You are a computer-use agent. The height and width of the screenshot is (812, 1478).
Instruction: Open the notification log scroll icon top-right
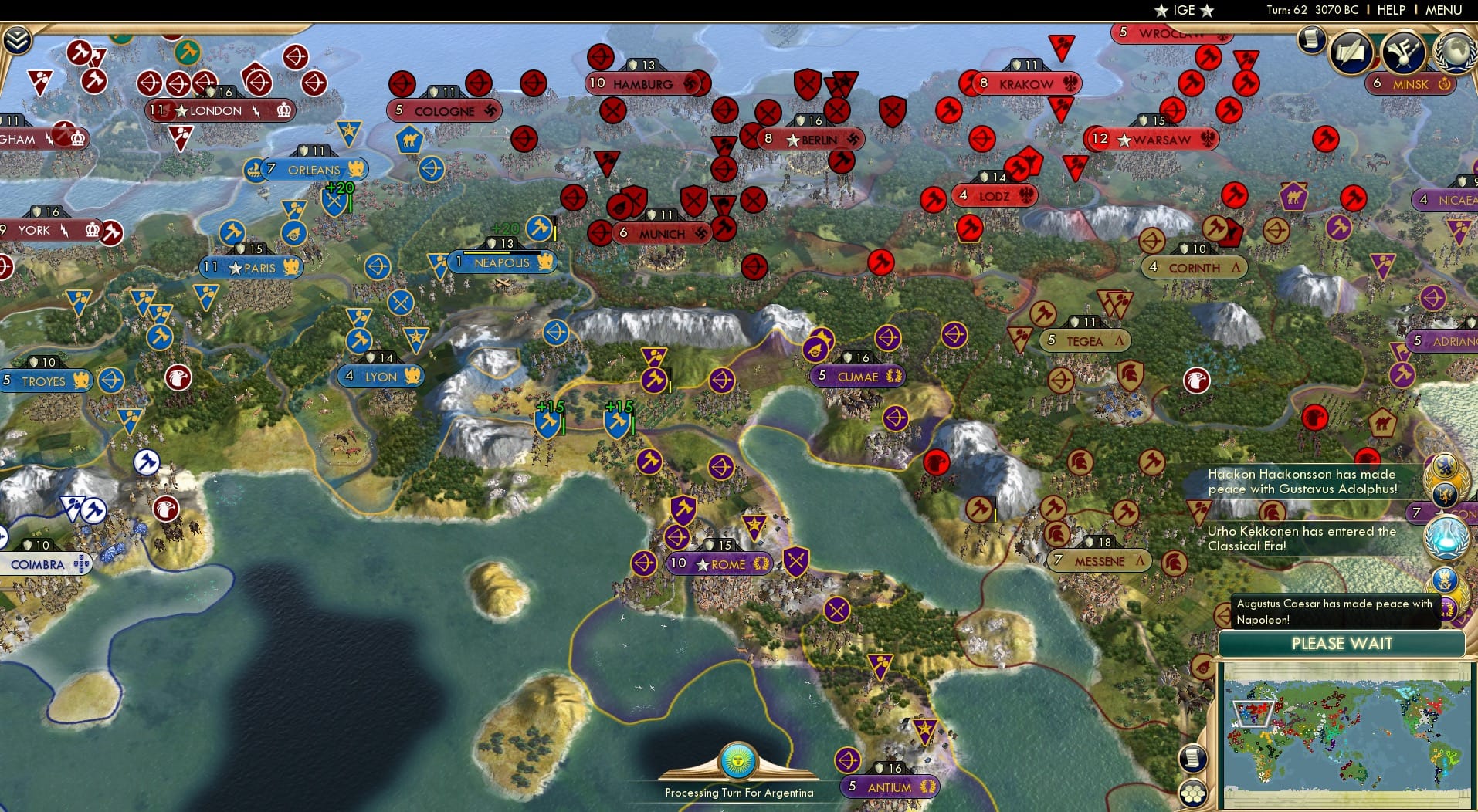[1311, 38]
